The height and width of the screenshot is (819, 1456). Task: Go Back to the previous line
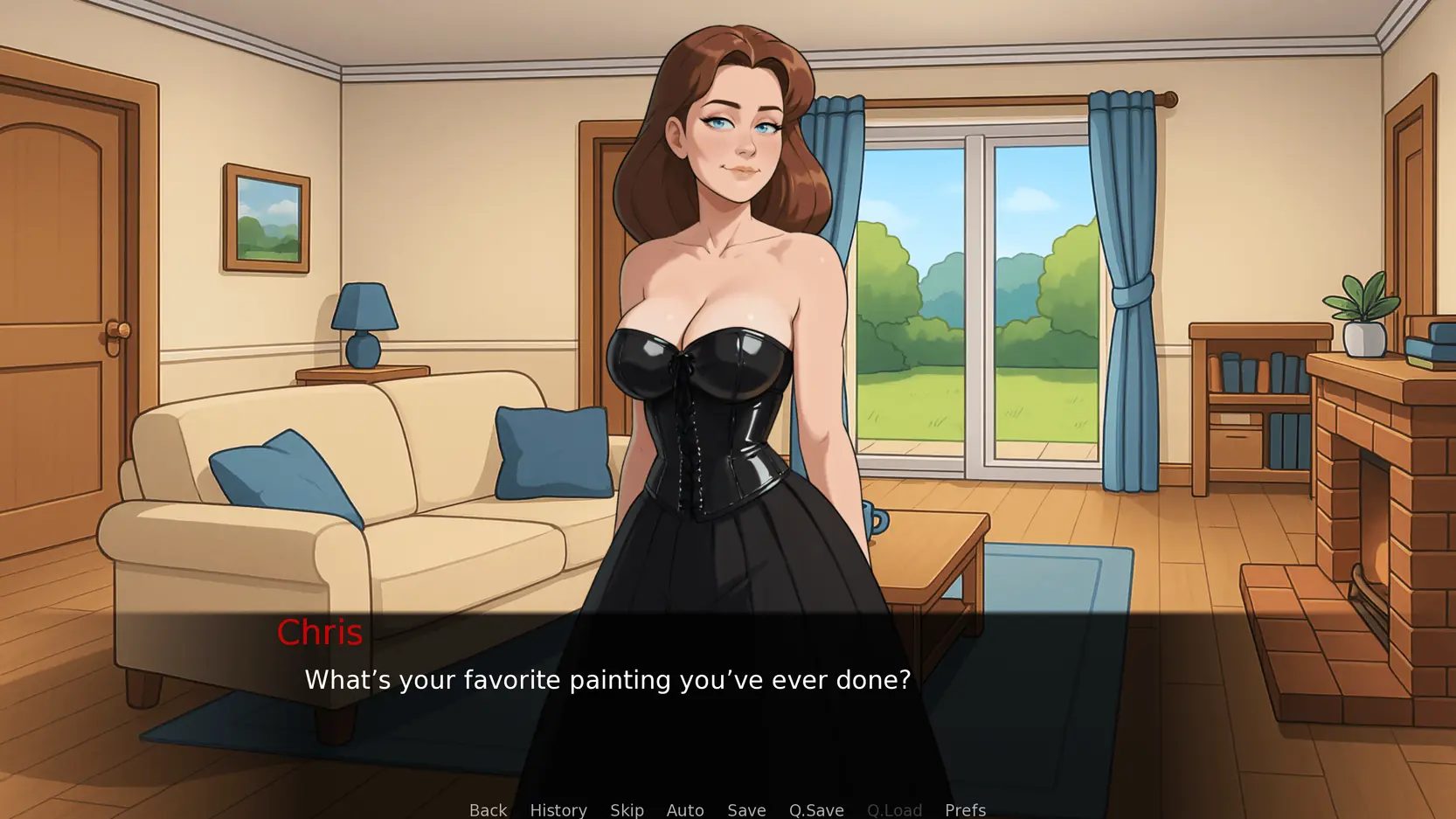coord(488,809)
